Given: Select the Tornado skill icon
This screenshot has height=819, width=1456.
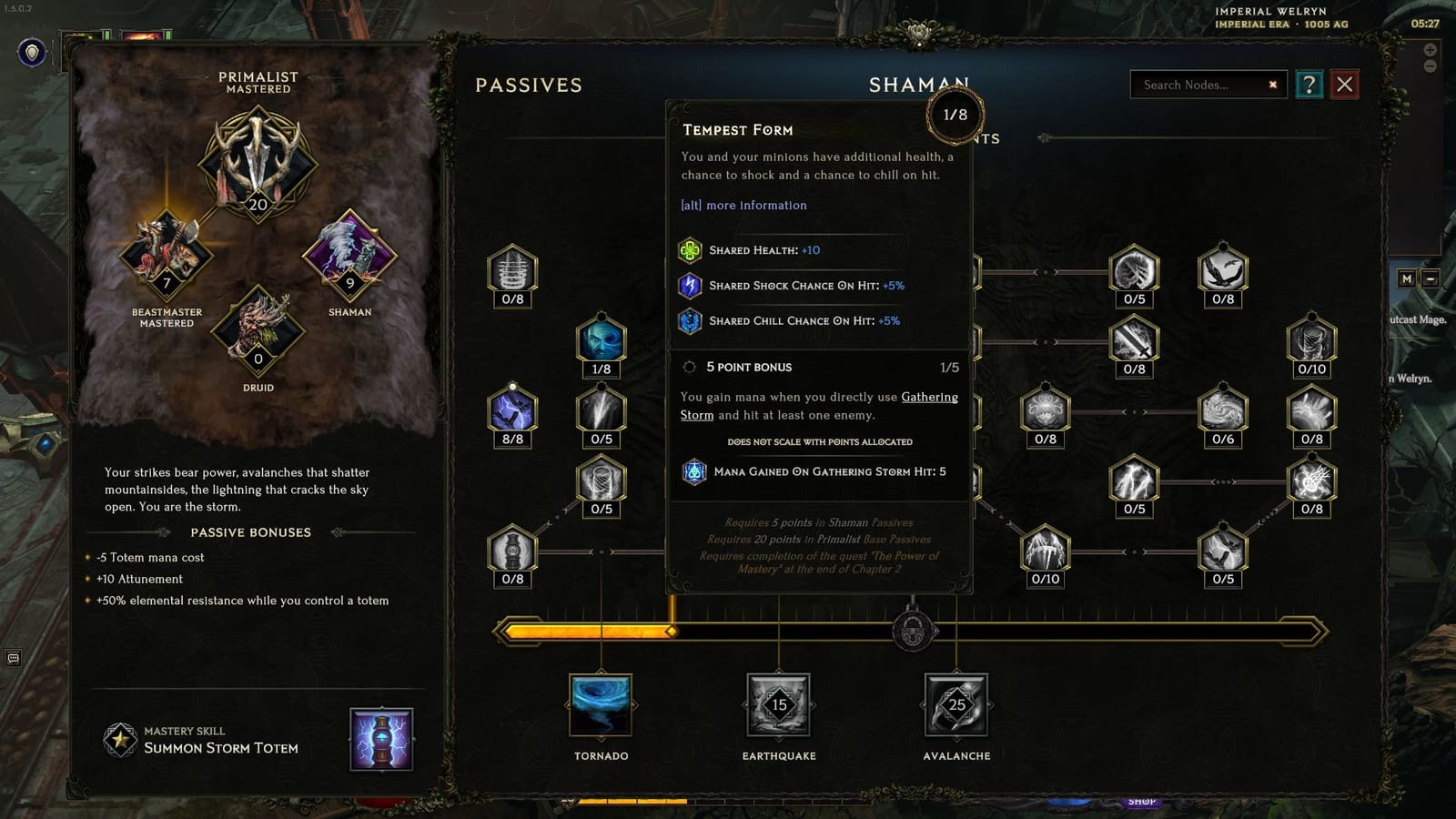Looking at the screenshot, I should coord(601,703).
